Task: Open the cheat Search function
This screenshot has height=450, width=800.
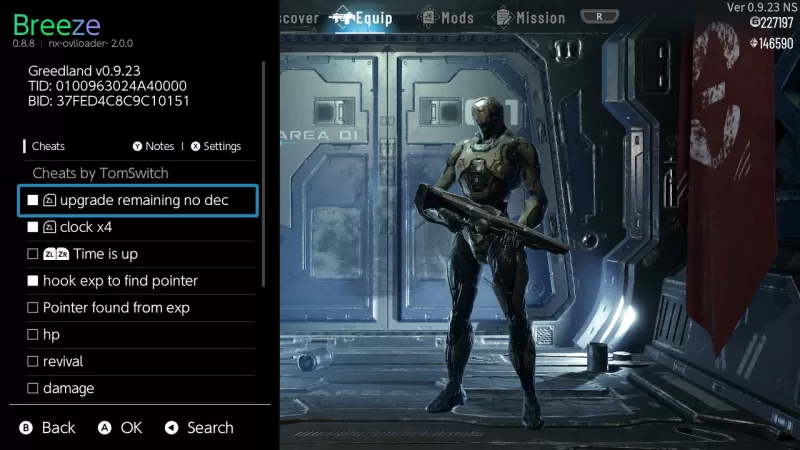Action: [199, 428]
